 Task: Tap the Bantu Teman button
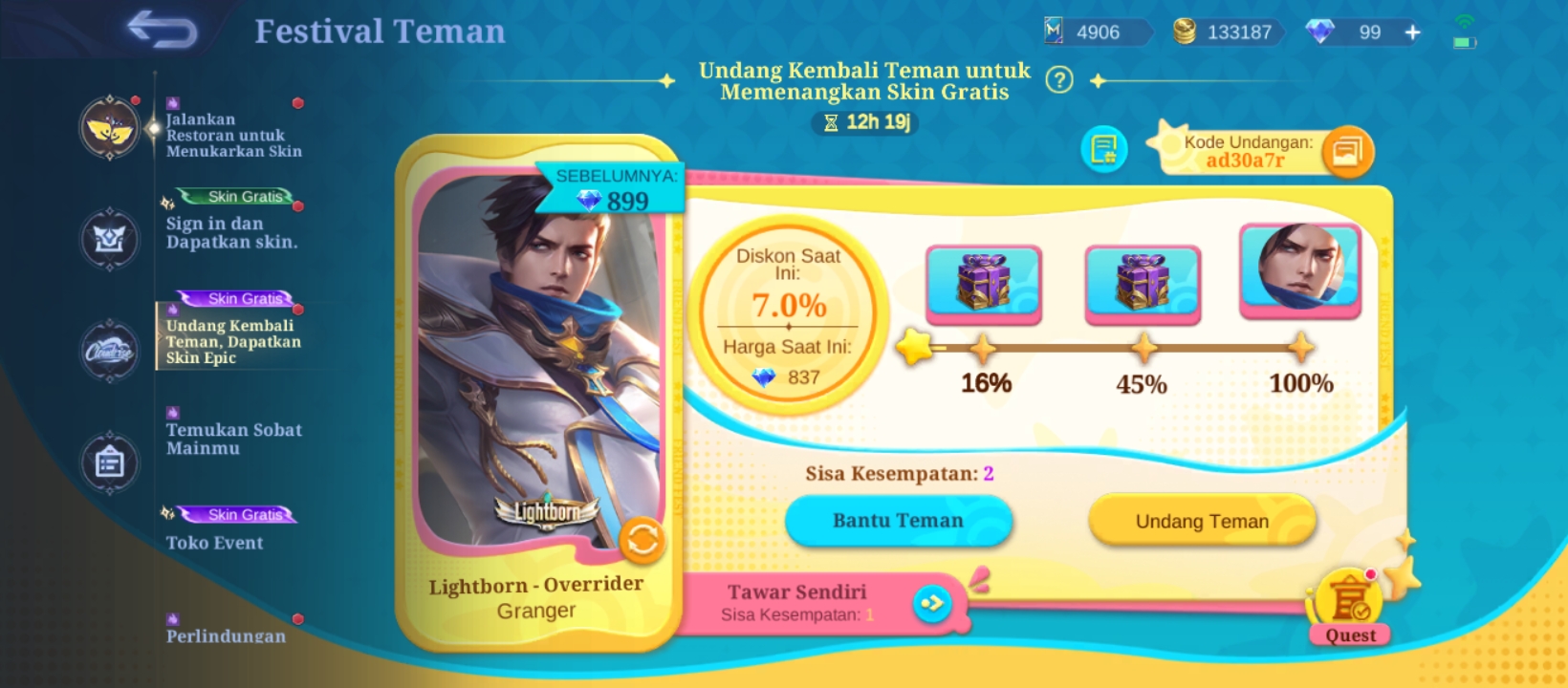pyautogui.click(x=898, y=521)
